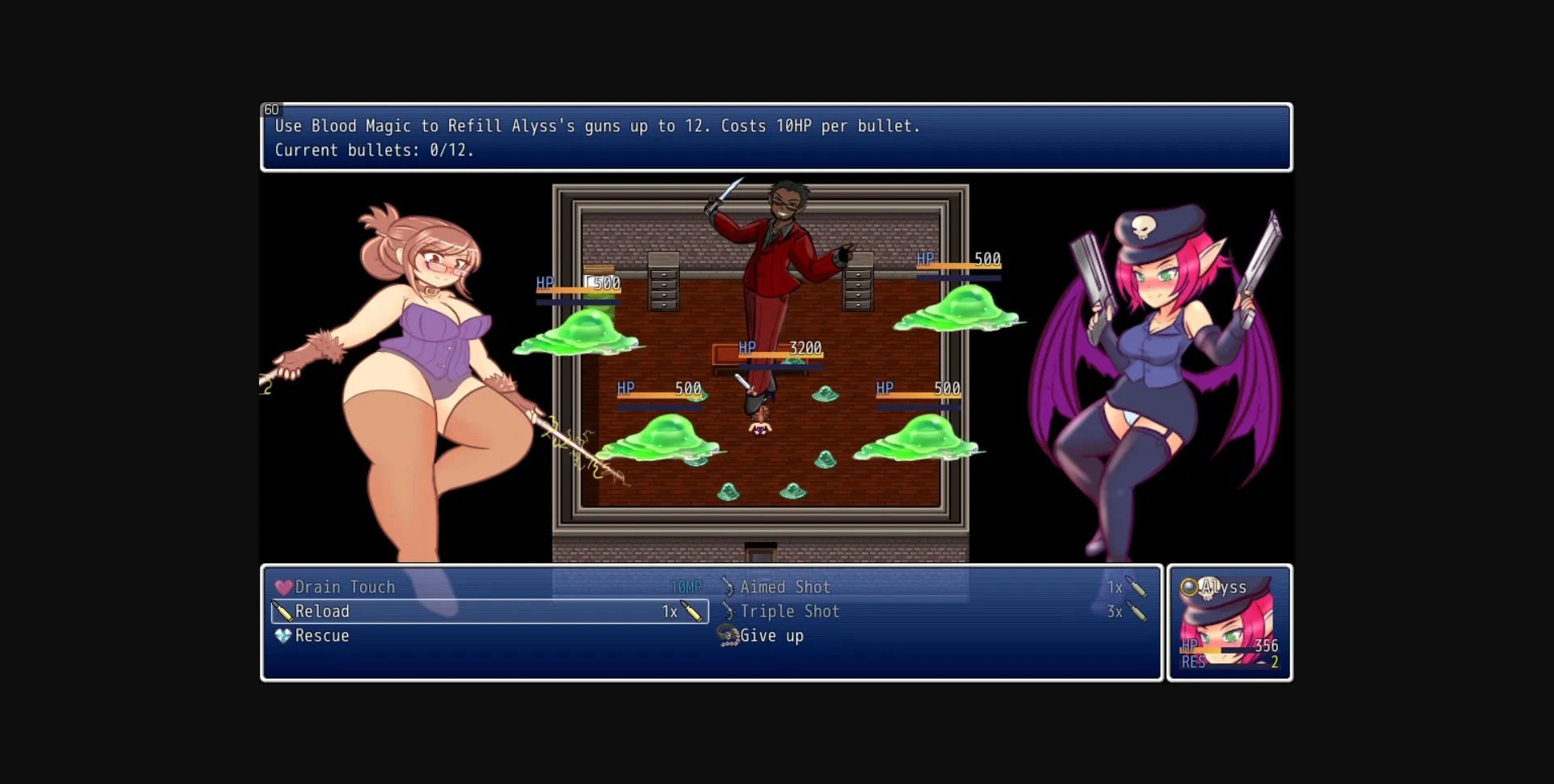Click the gun icon next to Triple Shot
This screenshot has height=784, width=1554.
coord(727,612)
